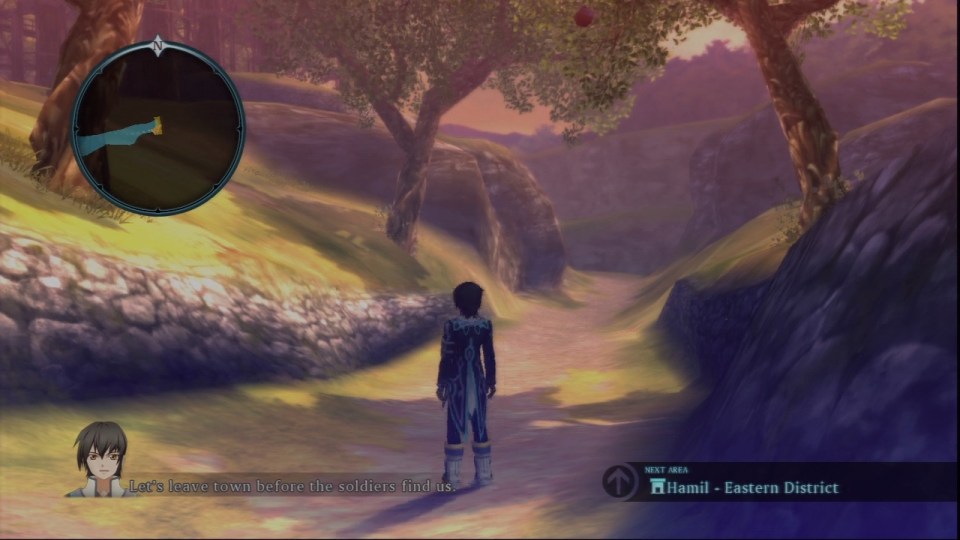Image resolution: width=960 pixels, height=540 pixels.
Task: Click the speaking character's portrait
Action: (x=100, y=460)
